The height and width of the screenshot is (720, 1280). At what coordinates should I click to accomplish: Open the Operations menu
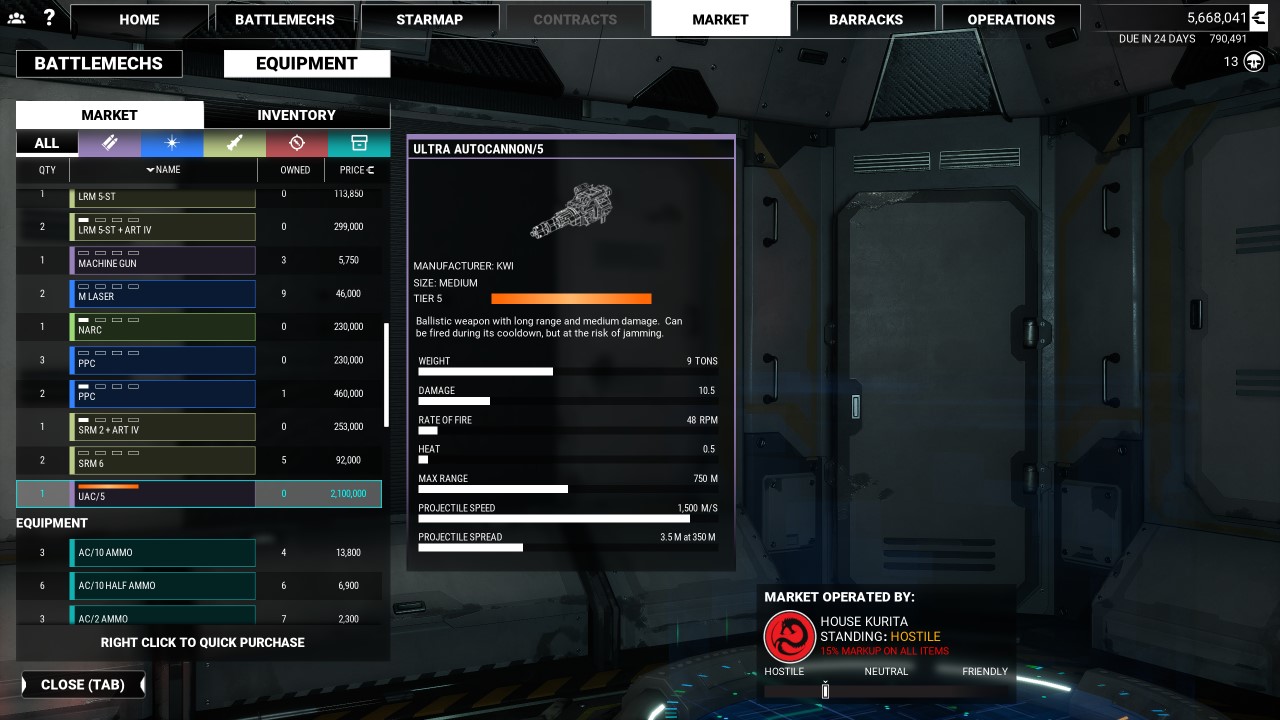click(x=1010, y=19)
